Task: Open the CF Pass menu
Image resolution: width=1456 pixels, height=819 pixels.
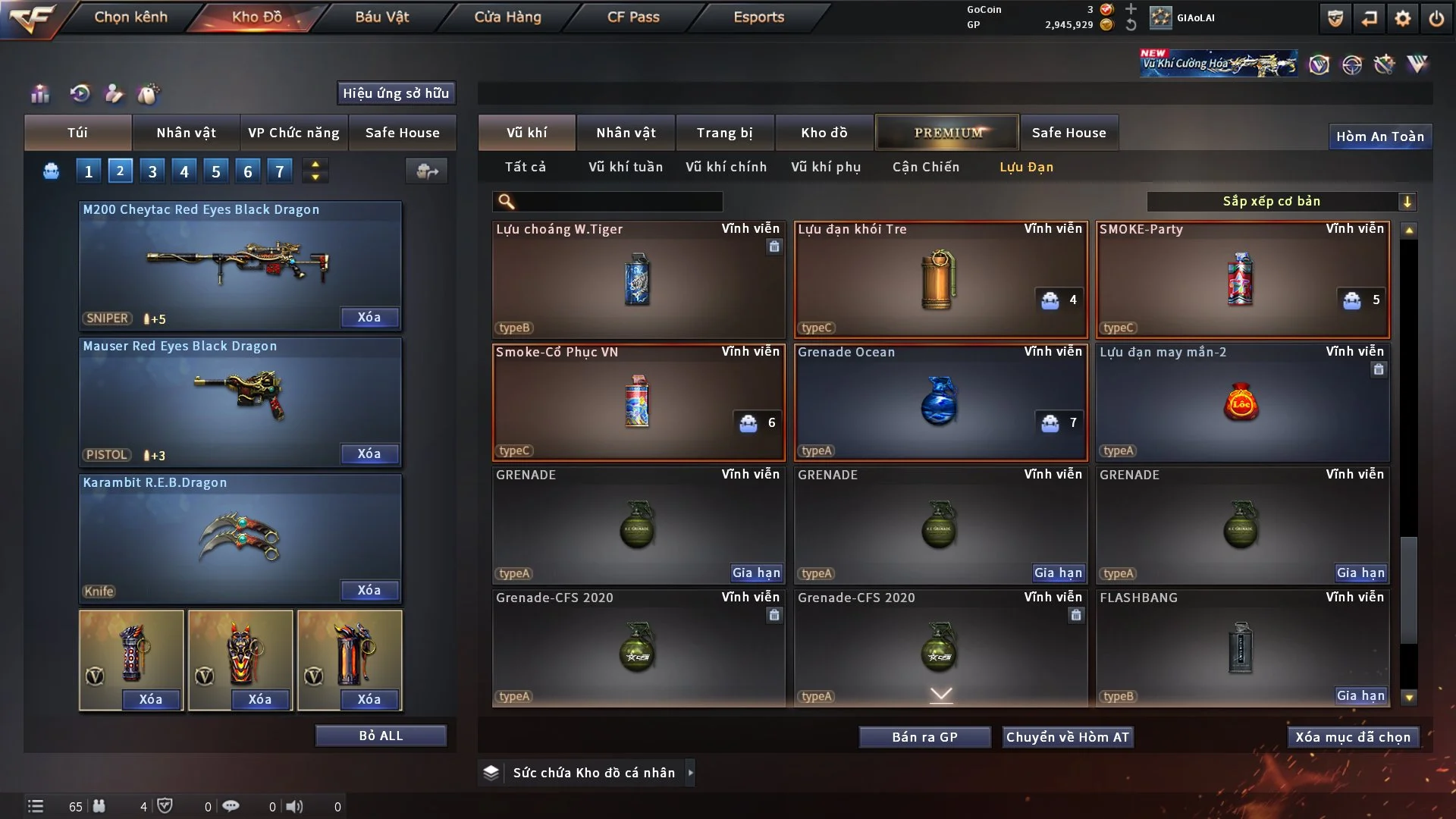Action: point(633,17)
